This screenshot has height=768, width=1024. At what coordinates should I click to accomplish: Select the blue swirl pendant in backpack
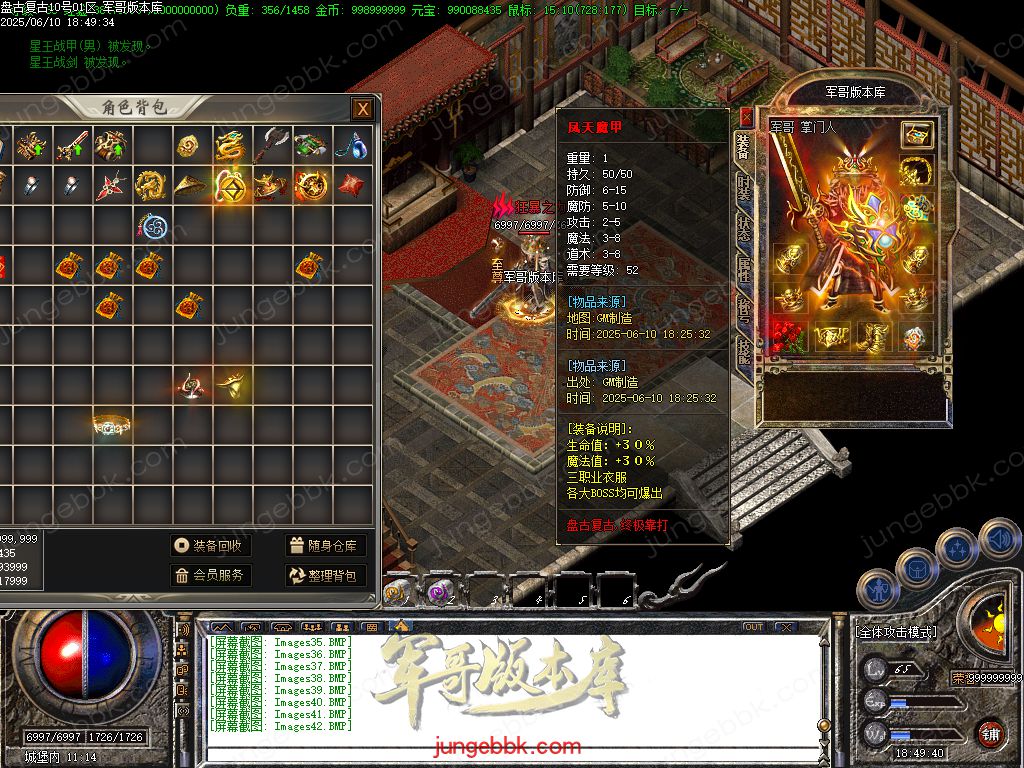[x=151, y=225]
